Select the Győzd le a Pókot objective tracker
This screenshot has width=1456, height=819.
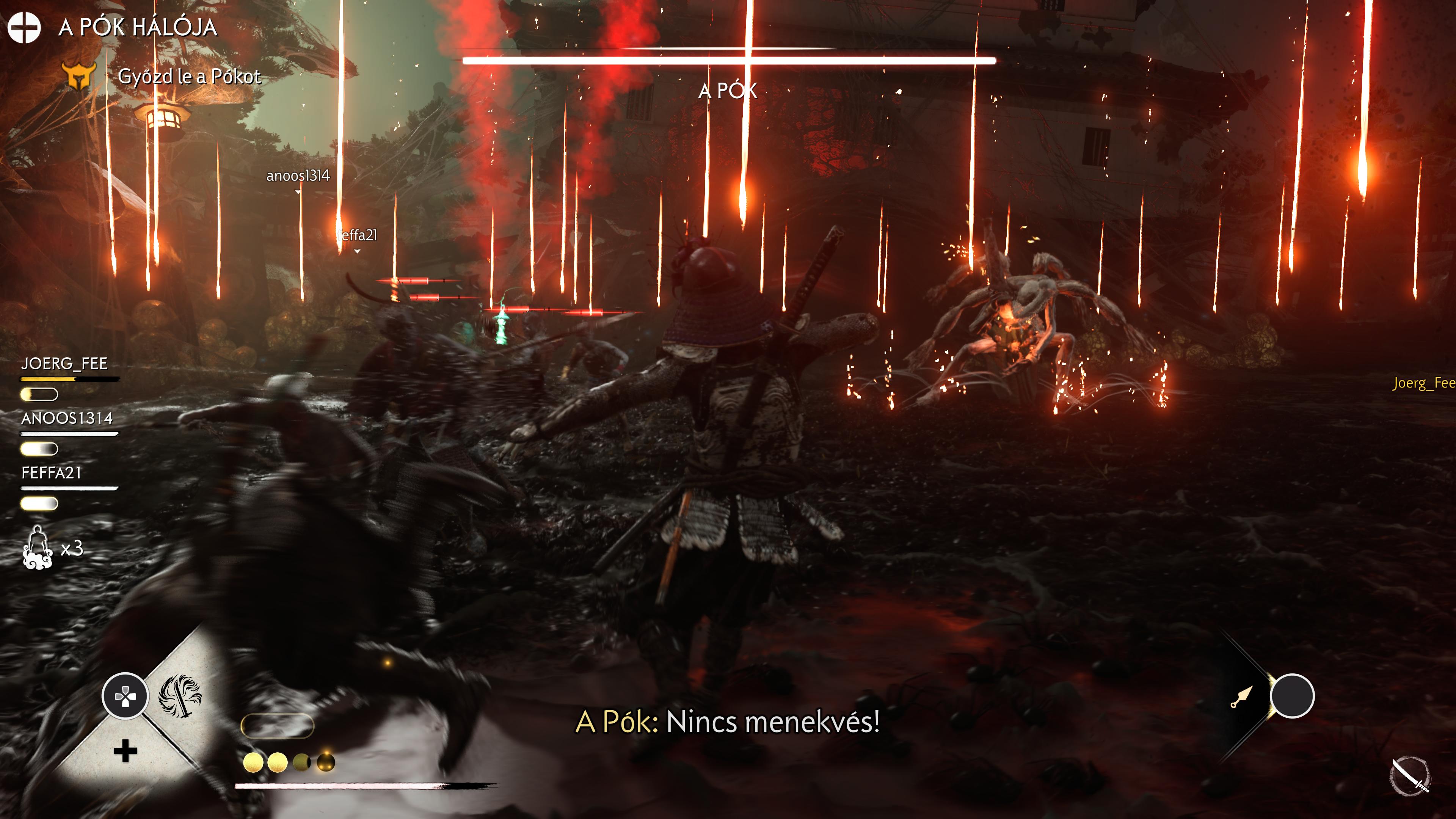pyautogui.click(x=189, y=76)
